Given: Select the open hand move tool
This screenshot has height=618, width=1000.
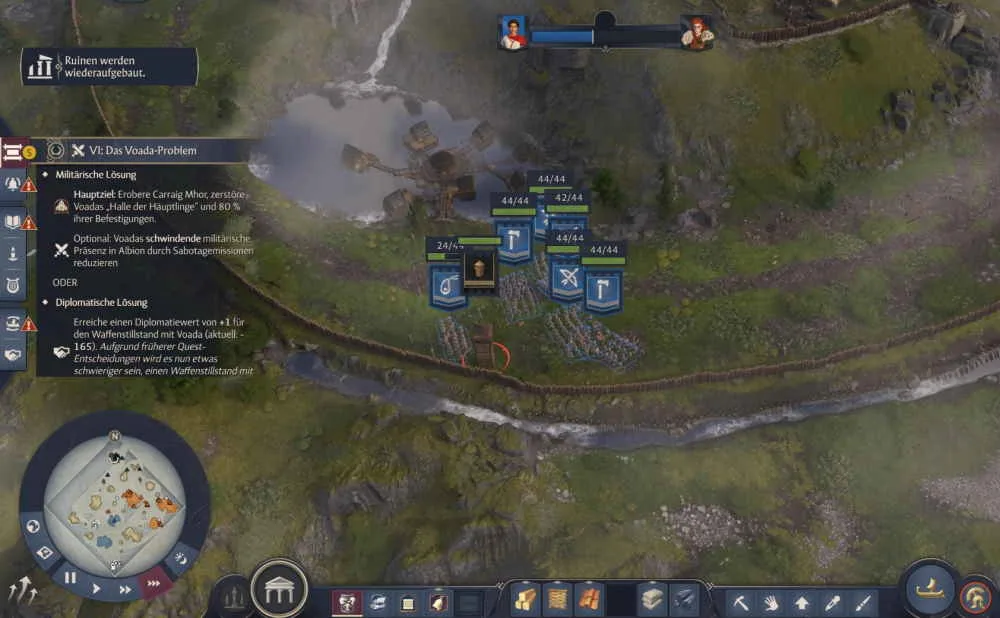Looking at the screenshot, I should [x=771, y=603].
